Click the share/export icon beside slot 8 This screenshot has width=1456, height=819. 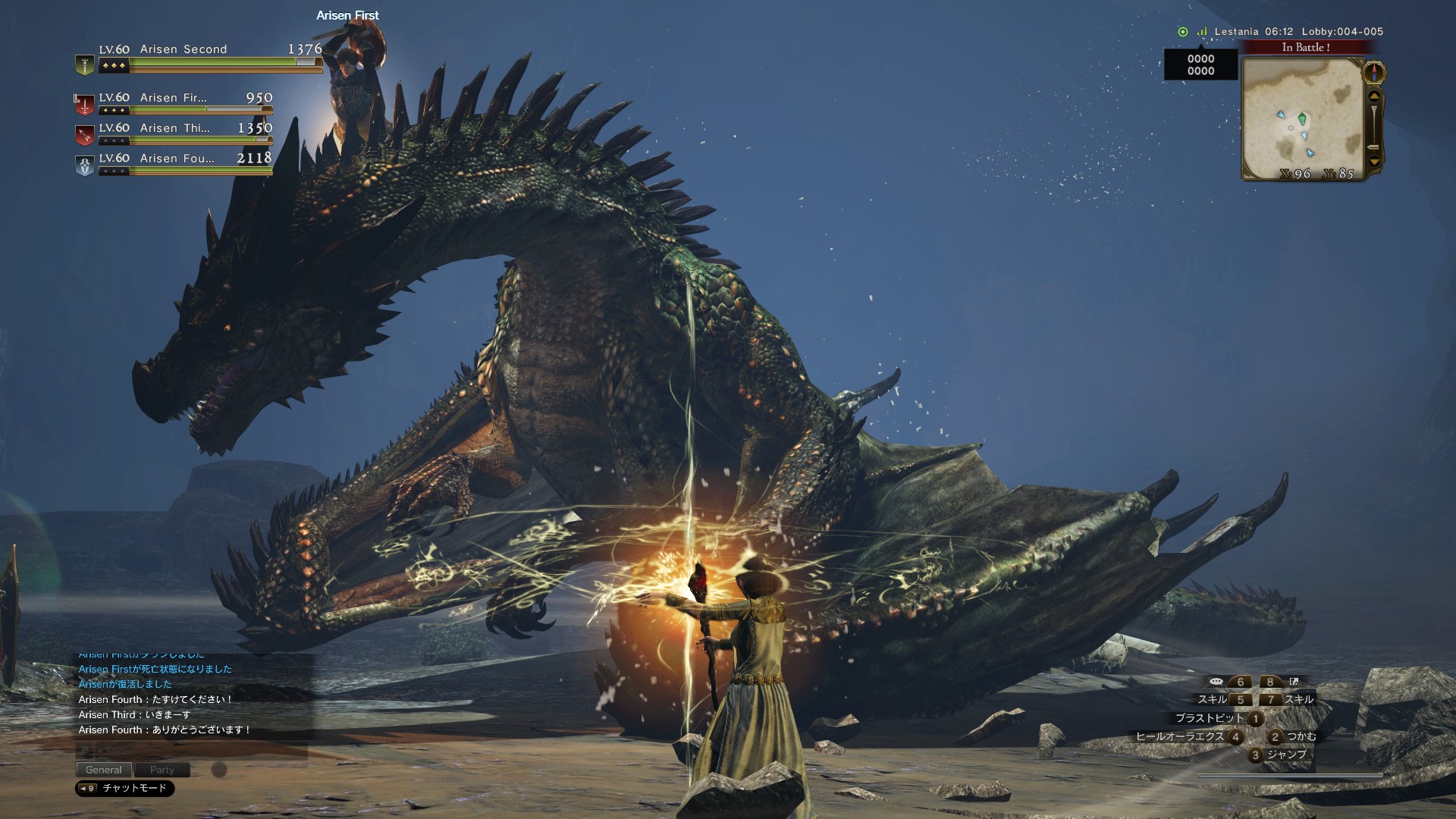[x=1294, y=682]
